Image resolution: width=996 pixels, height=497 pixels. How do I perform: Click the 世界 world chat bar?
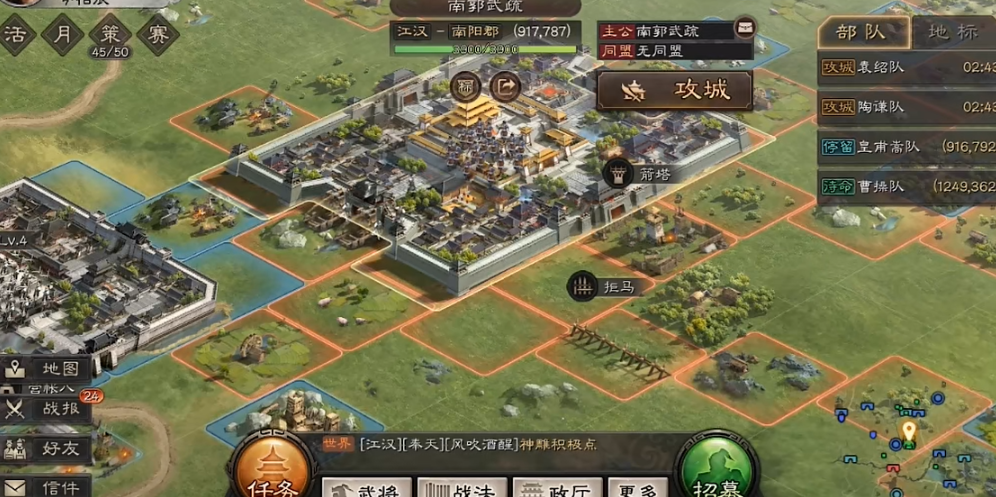[x=480, y=444]
